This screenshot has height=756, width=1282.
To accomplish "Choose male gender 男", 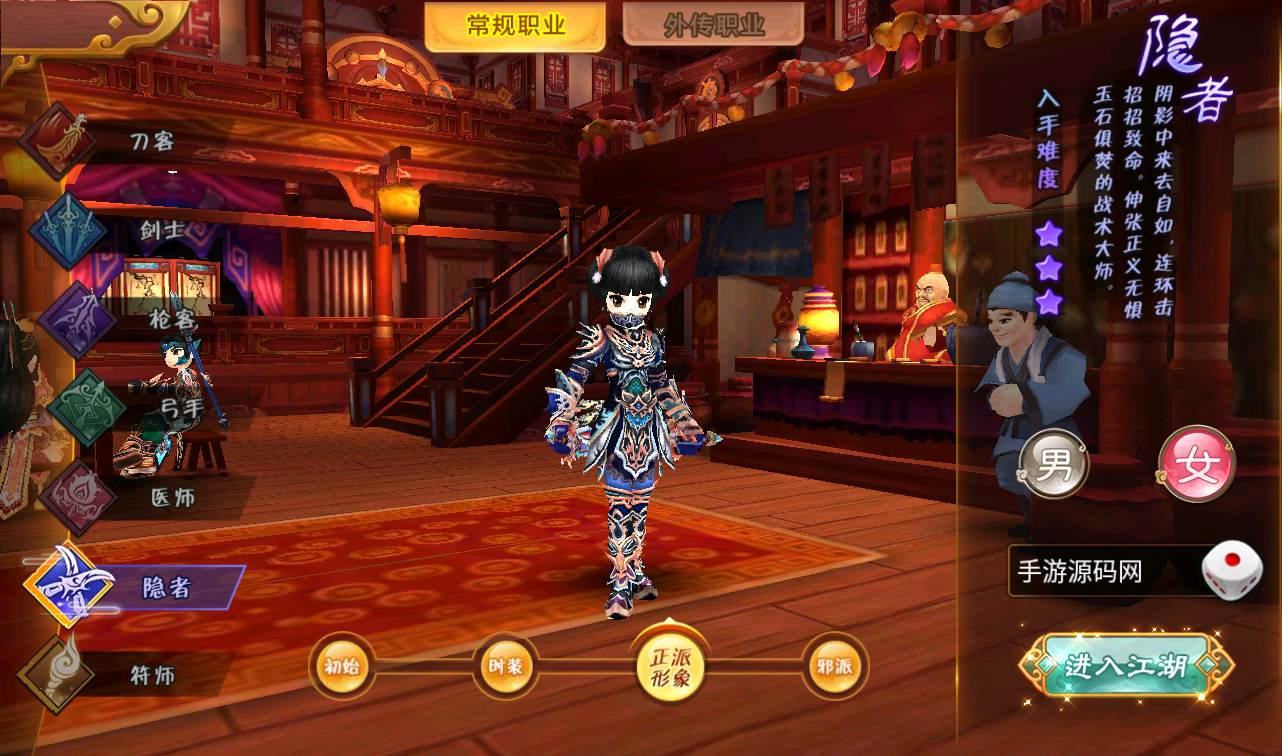I will pos(1053,466).
